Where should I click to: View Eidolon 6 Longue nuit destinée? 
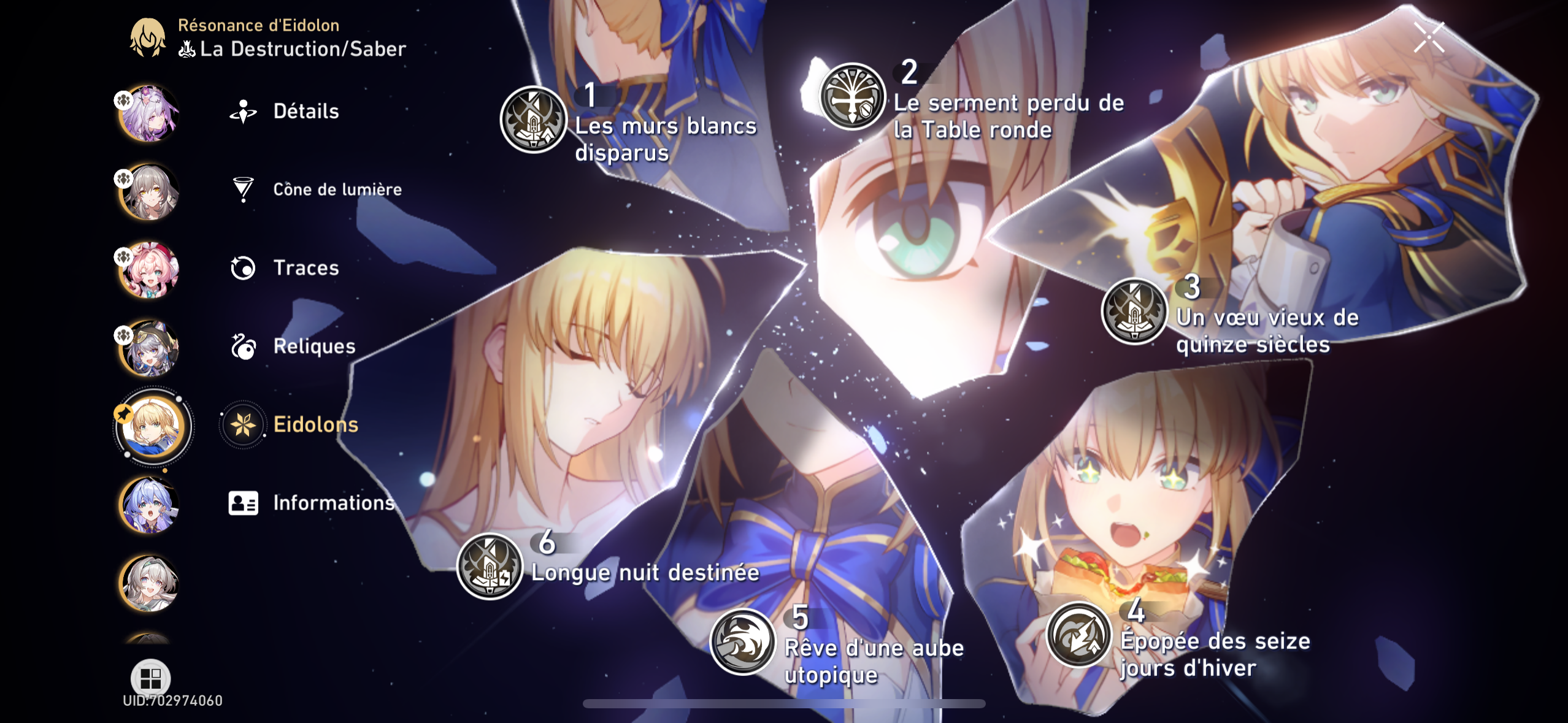(x=490, y=566)
